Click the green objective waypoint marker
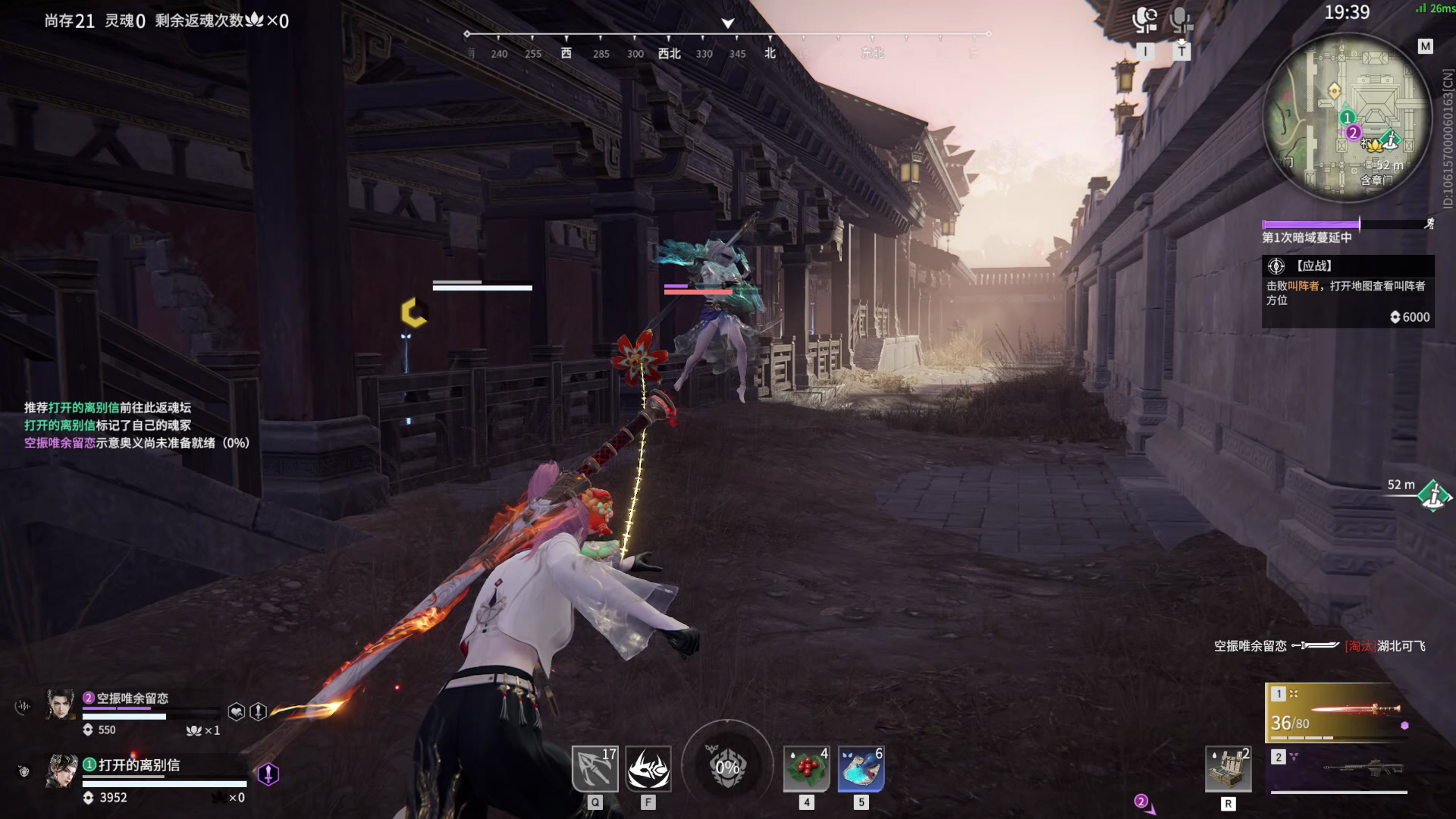 1433,497
